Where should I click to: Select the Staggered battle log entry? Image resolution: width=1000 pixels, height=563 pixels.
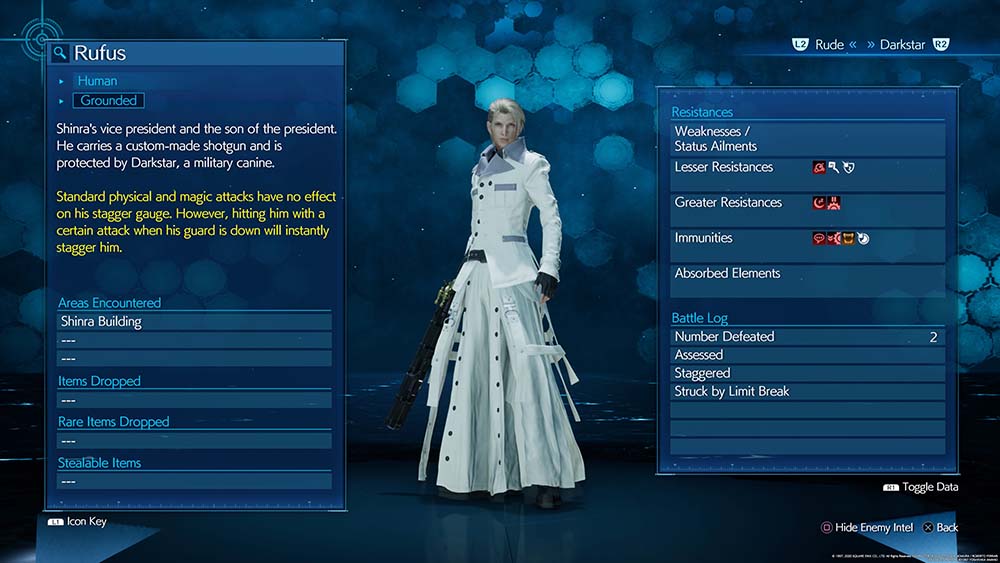click(806, 373)
